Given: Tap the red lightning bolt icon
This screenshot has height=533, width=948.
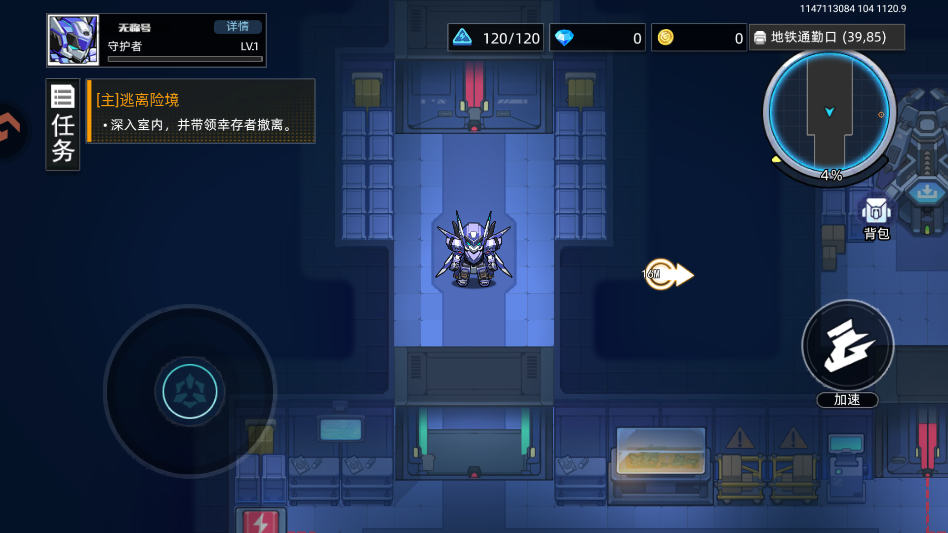Looking at the screenshot, I should point(262,522).
